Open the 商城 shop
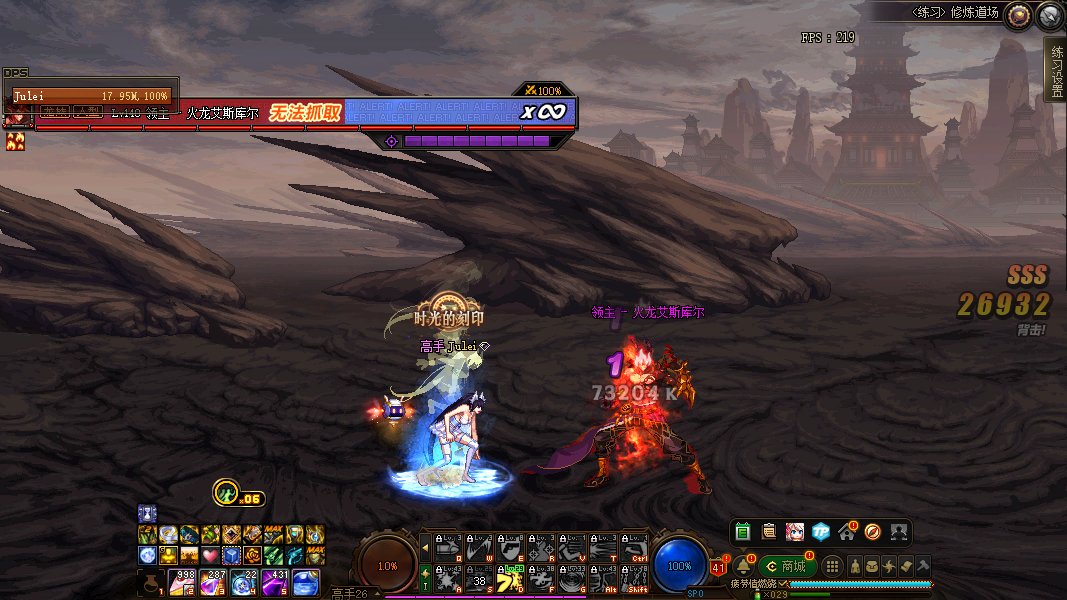The height and width of the screenshot is (600, 1067). point(785,566)
